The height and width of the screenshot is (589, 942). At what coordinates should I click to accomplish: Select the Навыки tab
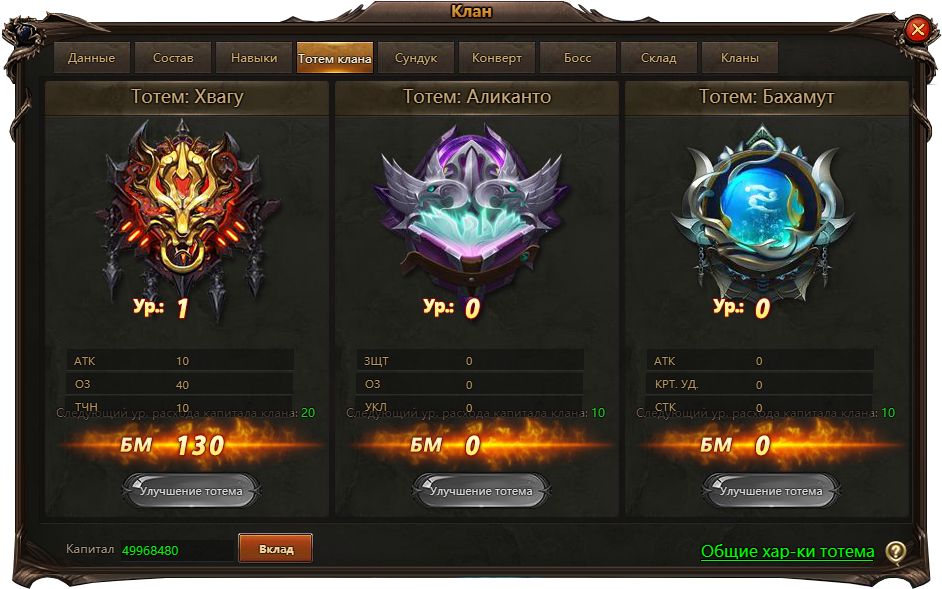[x=254, y=58]
